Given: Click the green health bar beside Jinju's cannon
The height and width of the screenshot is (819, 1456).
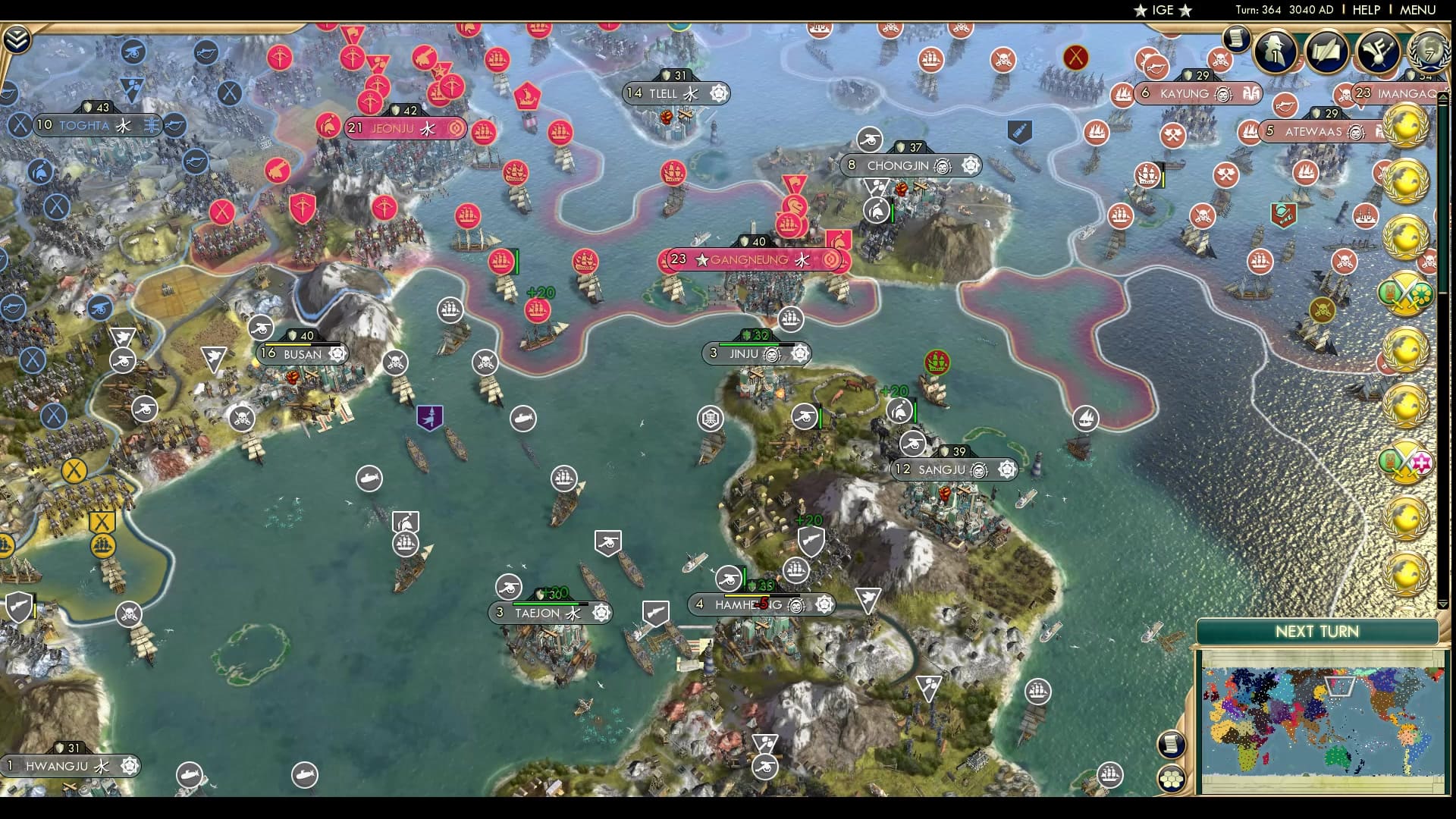Looking at the screenshot, I should tap(821, 415).
